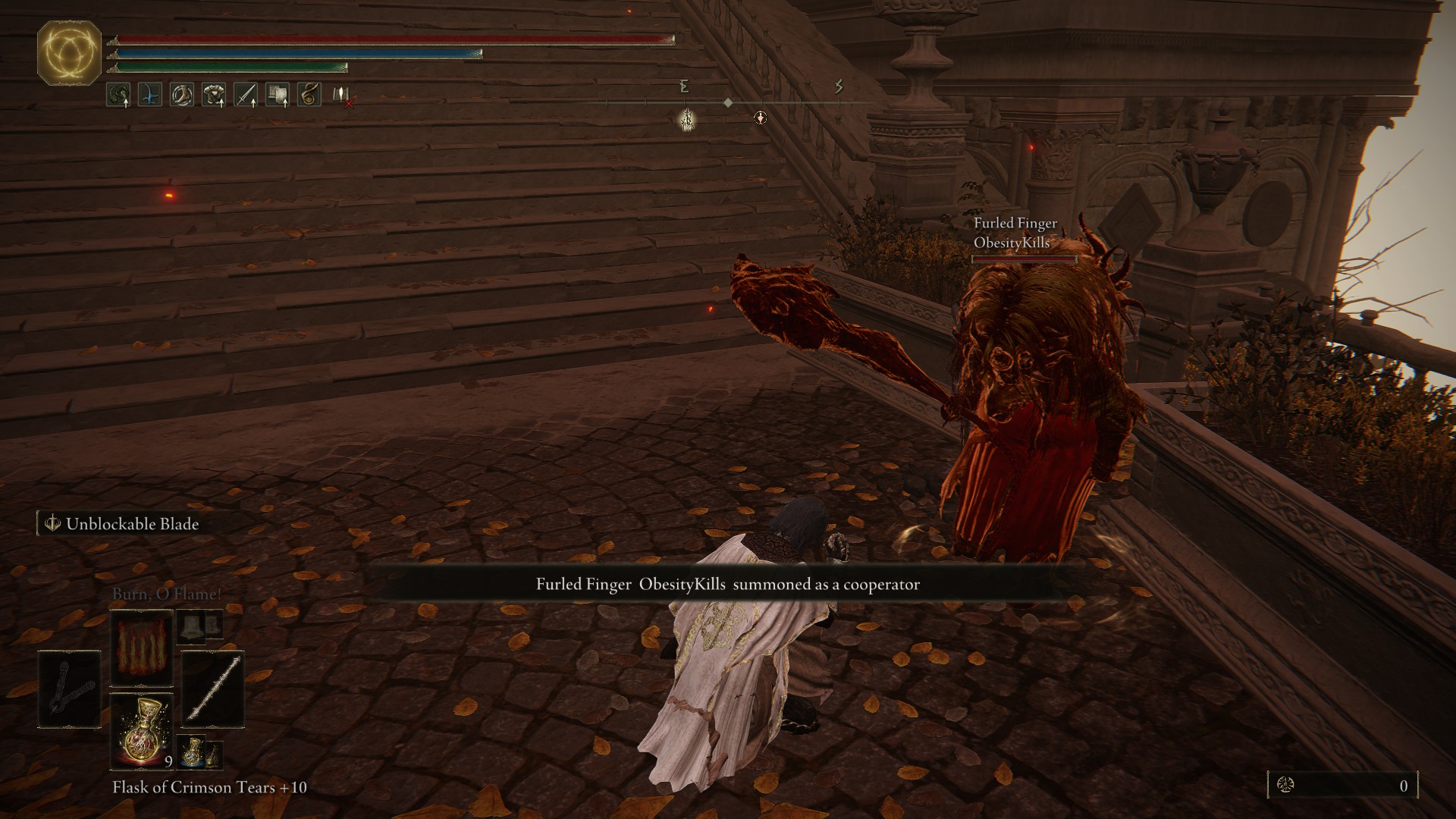Click the sword attack buff icon

pyautogui.click(x=246, y=95)
